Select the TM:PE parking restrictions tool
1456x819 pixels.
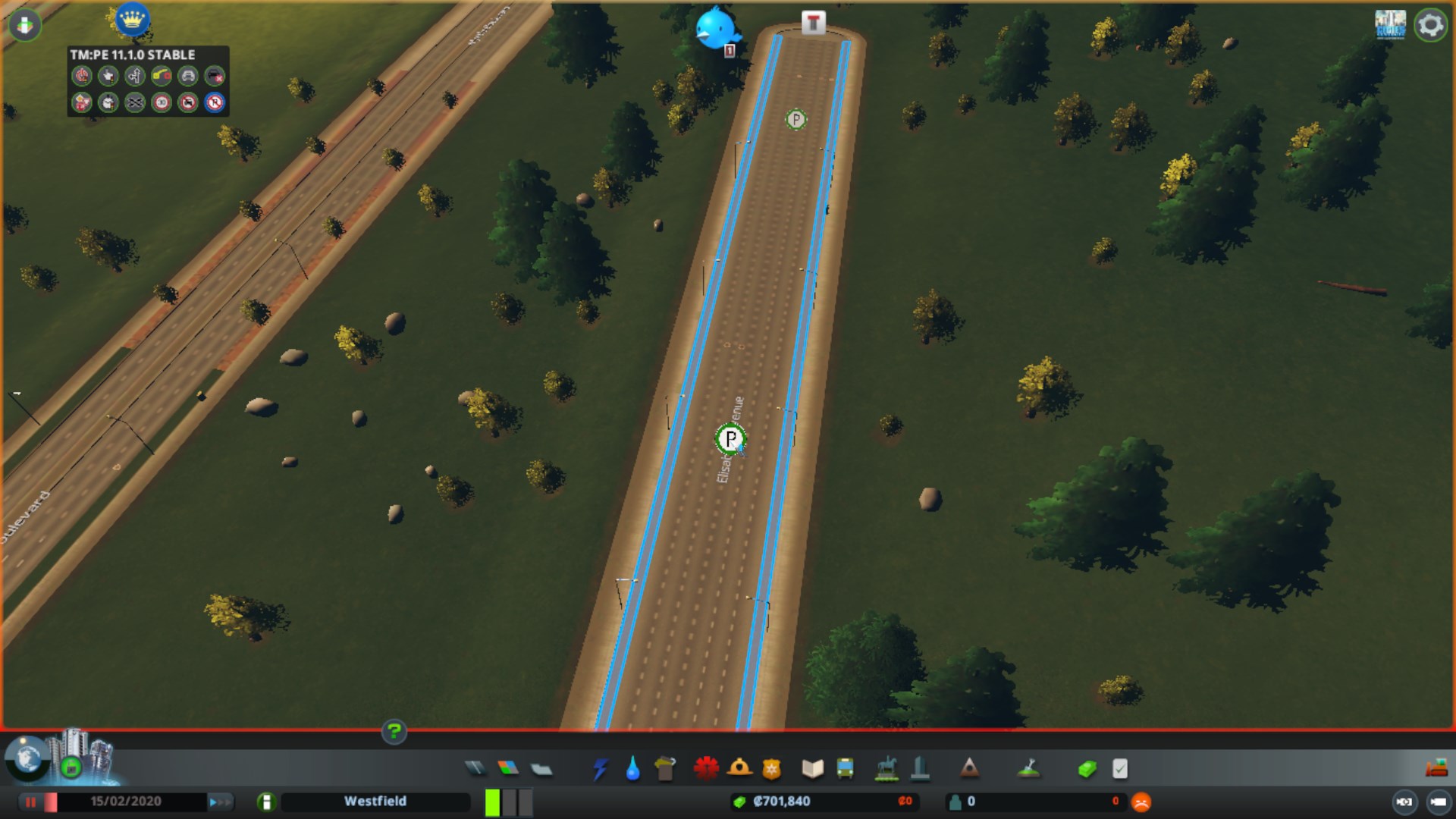(213, 104)
